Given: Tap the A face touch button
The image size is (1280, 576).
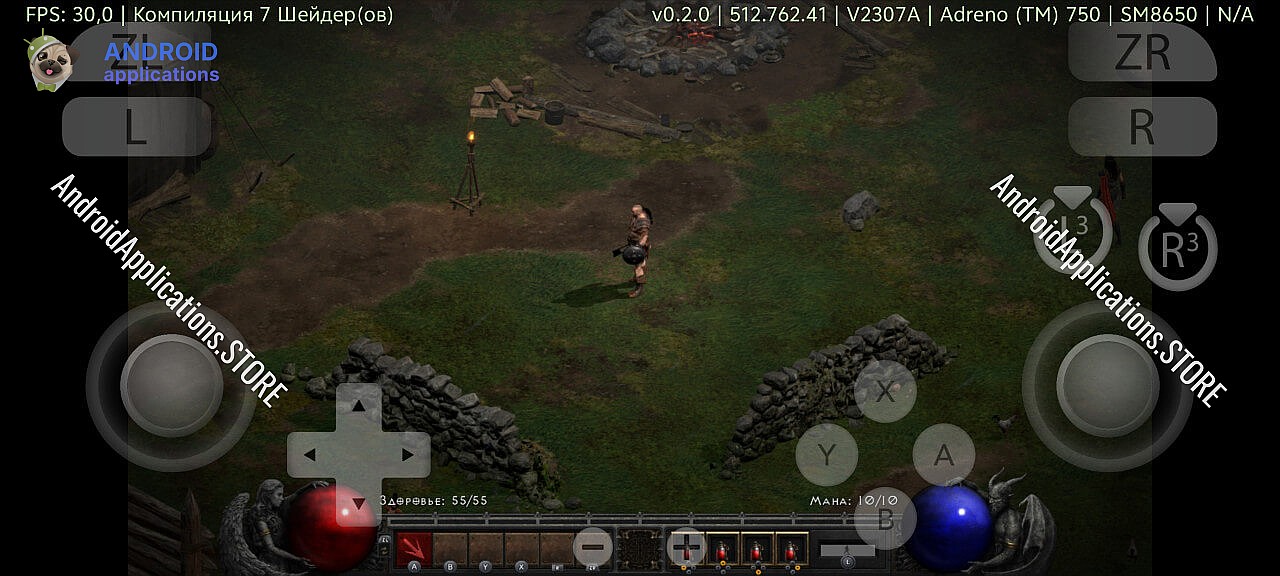Looking at the screenshot, I should [x=943, y=455].
